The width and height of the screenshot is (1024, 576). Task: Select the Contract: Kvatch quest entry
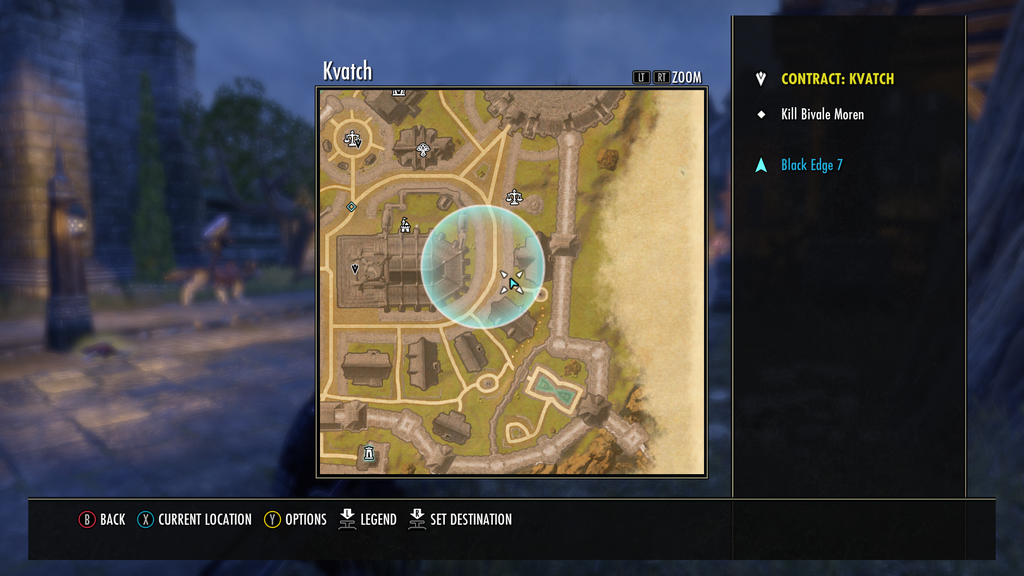[x=837, y=79]
